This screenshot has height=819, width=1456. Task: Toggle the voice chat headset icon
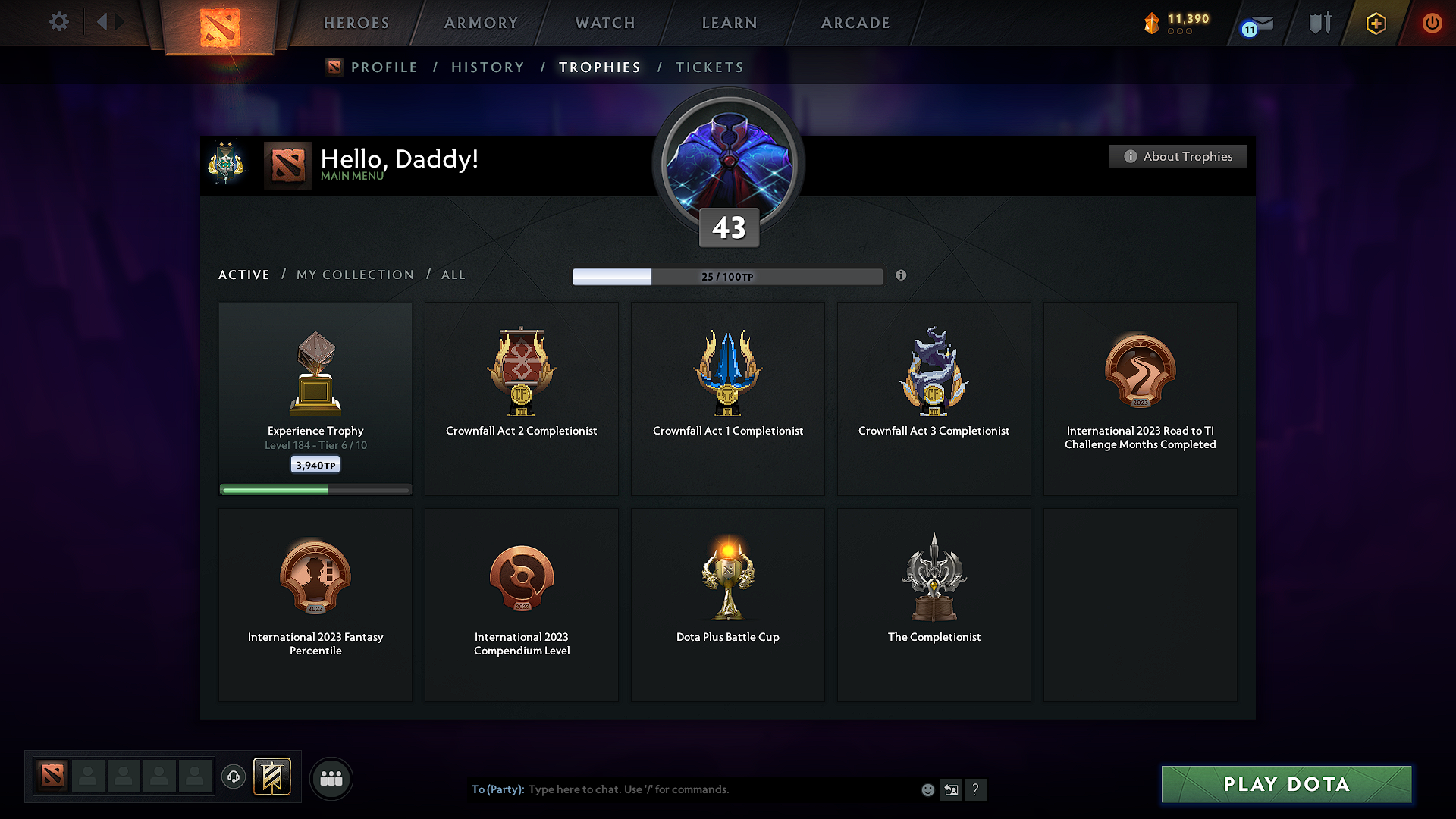233,777
